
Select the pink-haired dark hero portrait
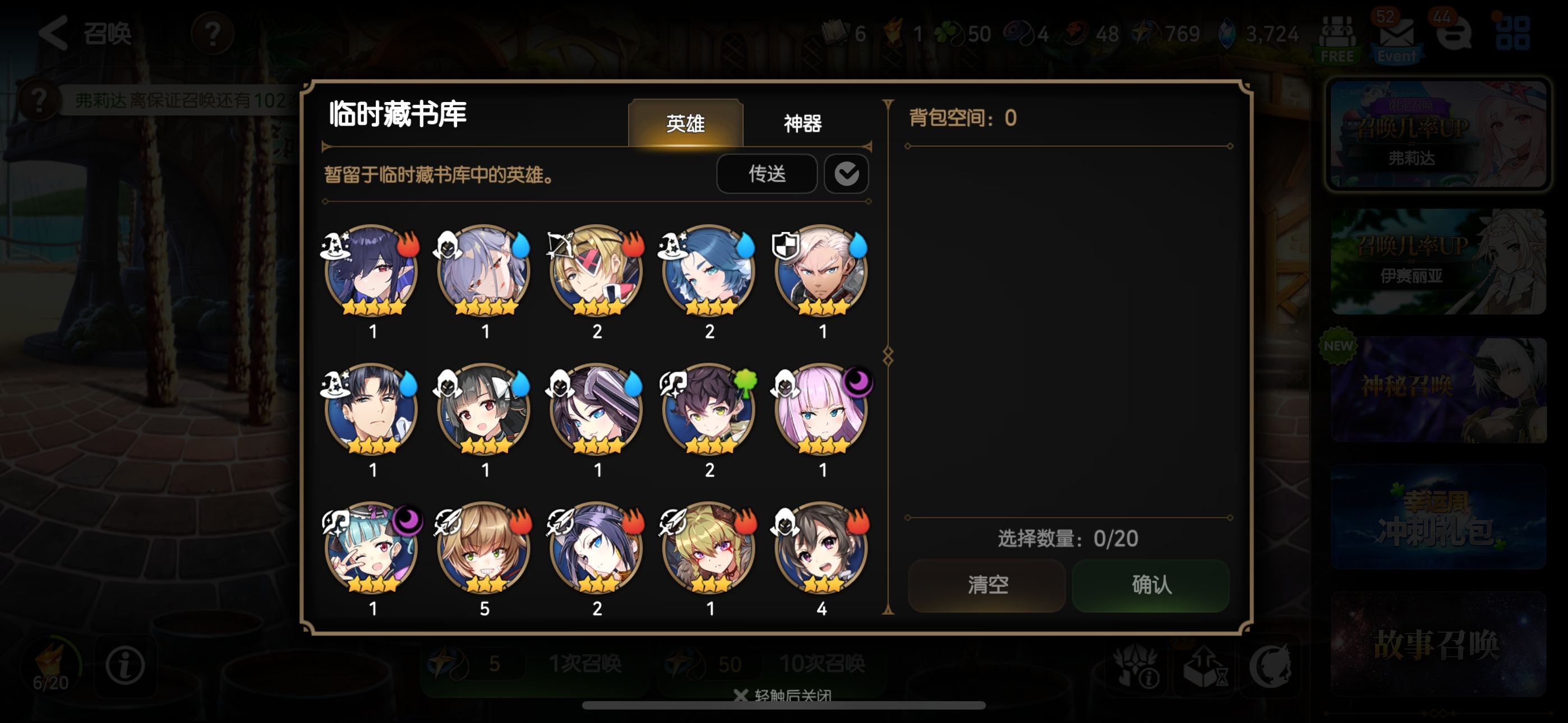(x=820, y=410)
